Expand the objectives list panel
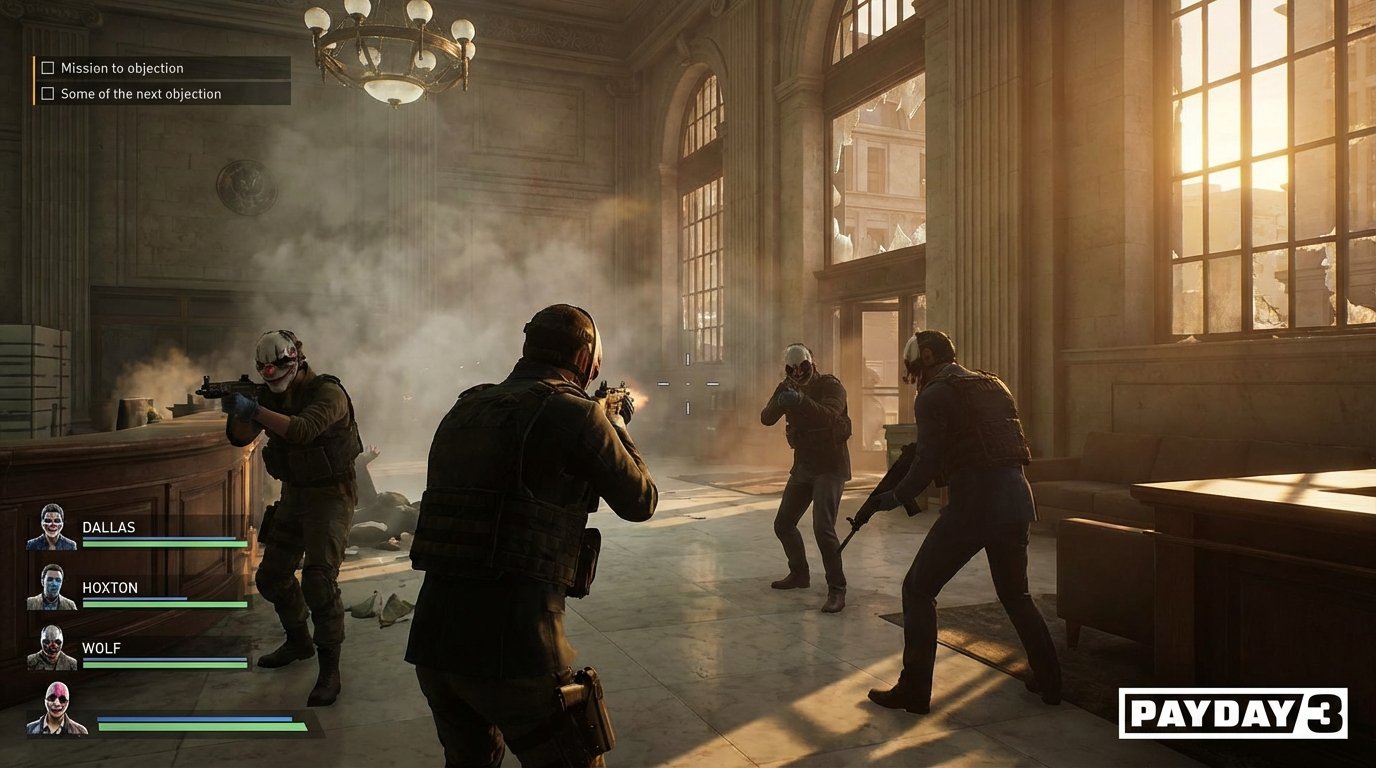Image resolution: width=1376 pixels, height=768 pixels. click(x=160, y=80)
